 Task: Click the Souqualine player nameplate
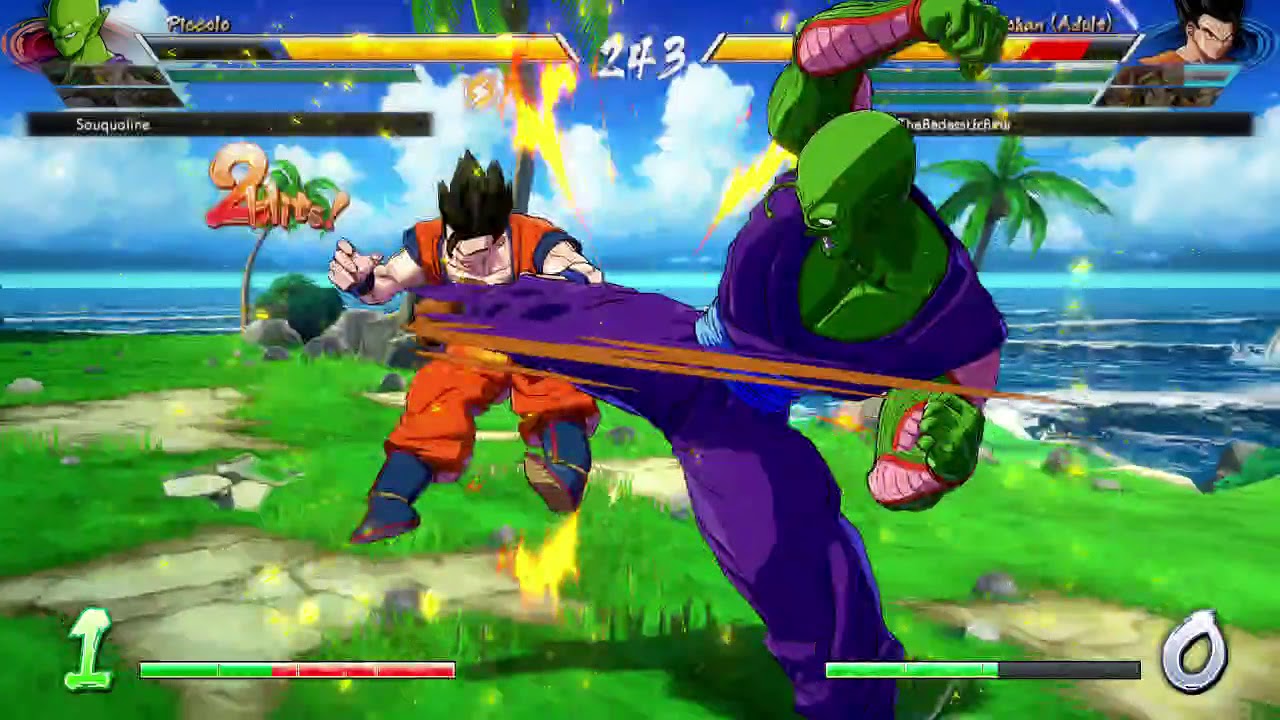[x=115, y=125]
